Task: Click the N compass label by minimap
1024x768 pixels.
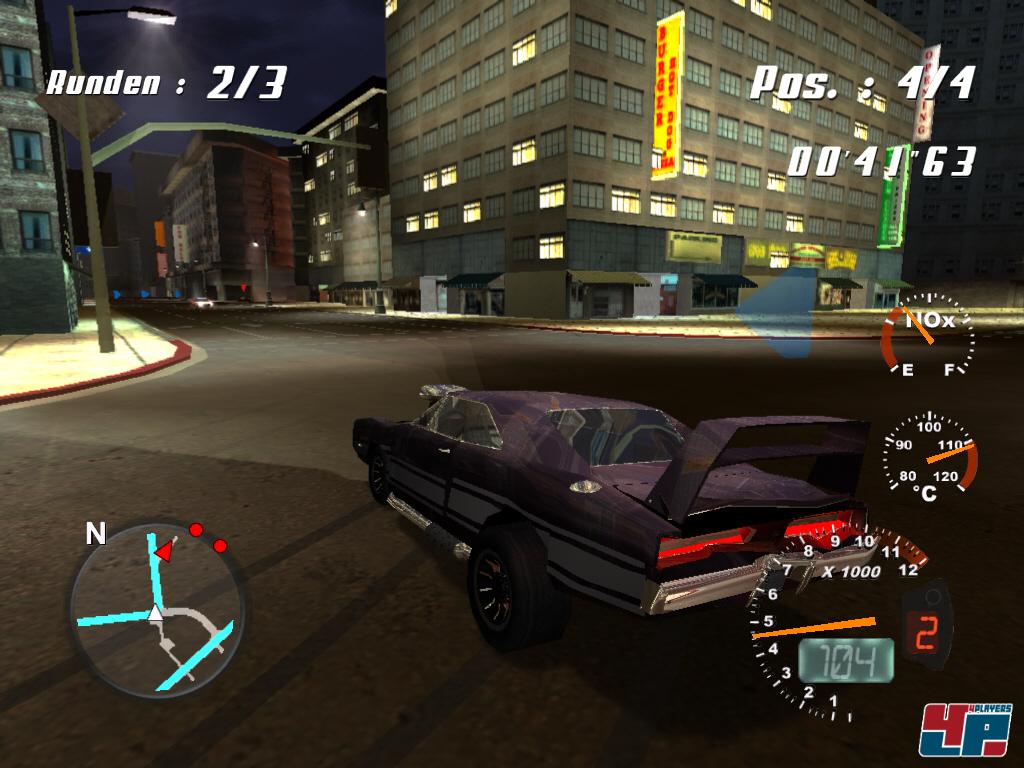Action: [x=95, y=534]
